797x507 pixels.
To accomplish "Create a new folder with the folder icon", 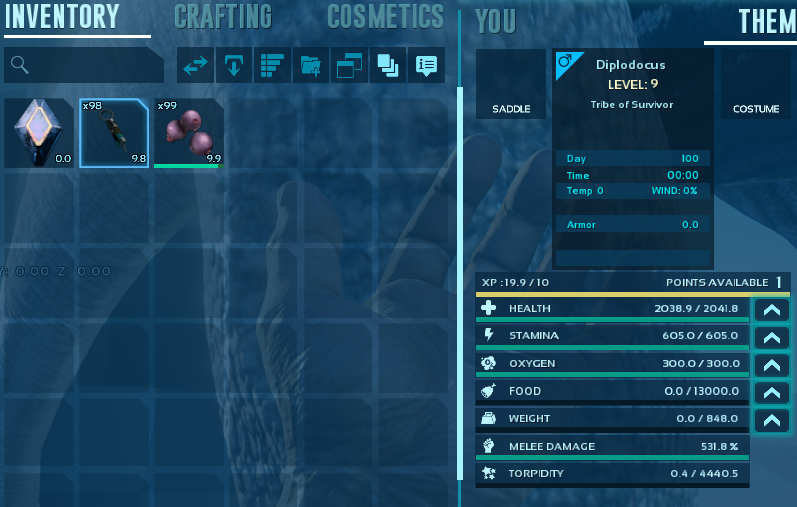I will click(x=310, y=66).
